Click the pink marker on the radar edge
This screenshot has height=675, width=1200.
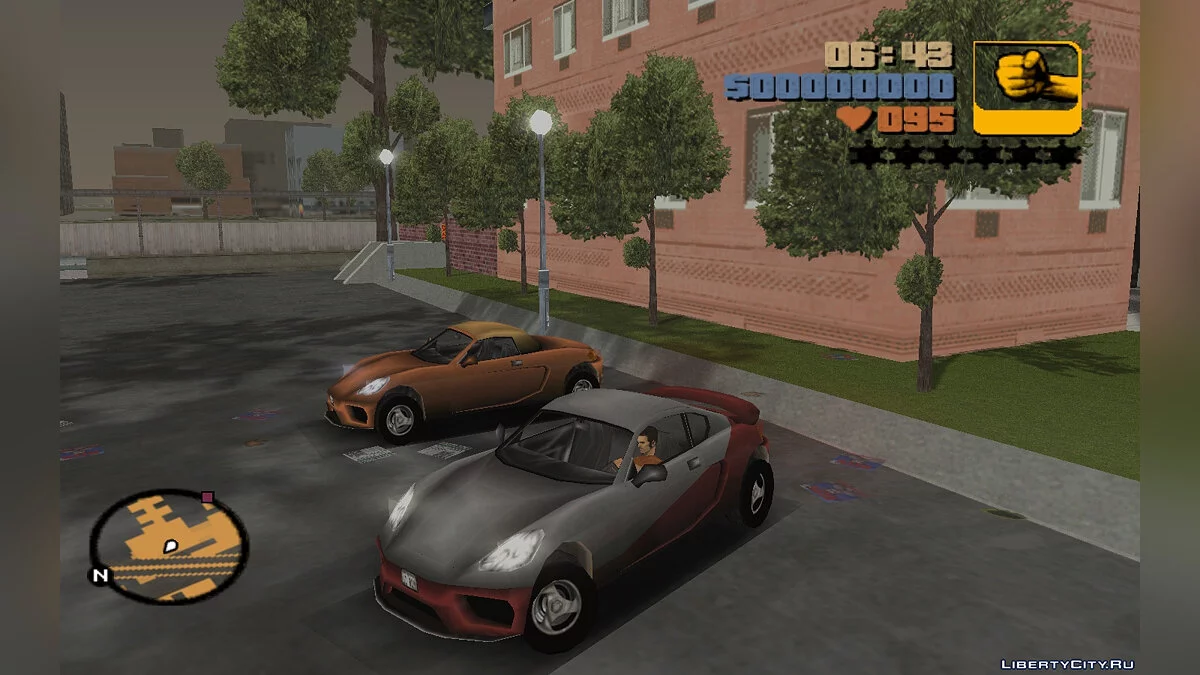(x=208, y=496)
